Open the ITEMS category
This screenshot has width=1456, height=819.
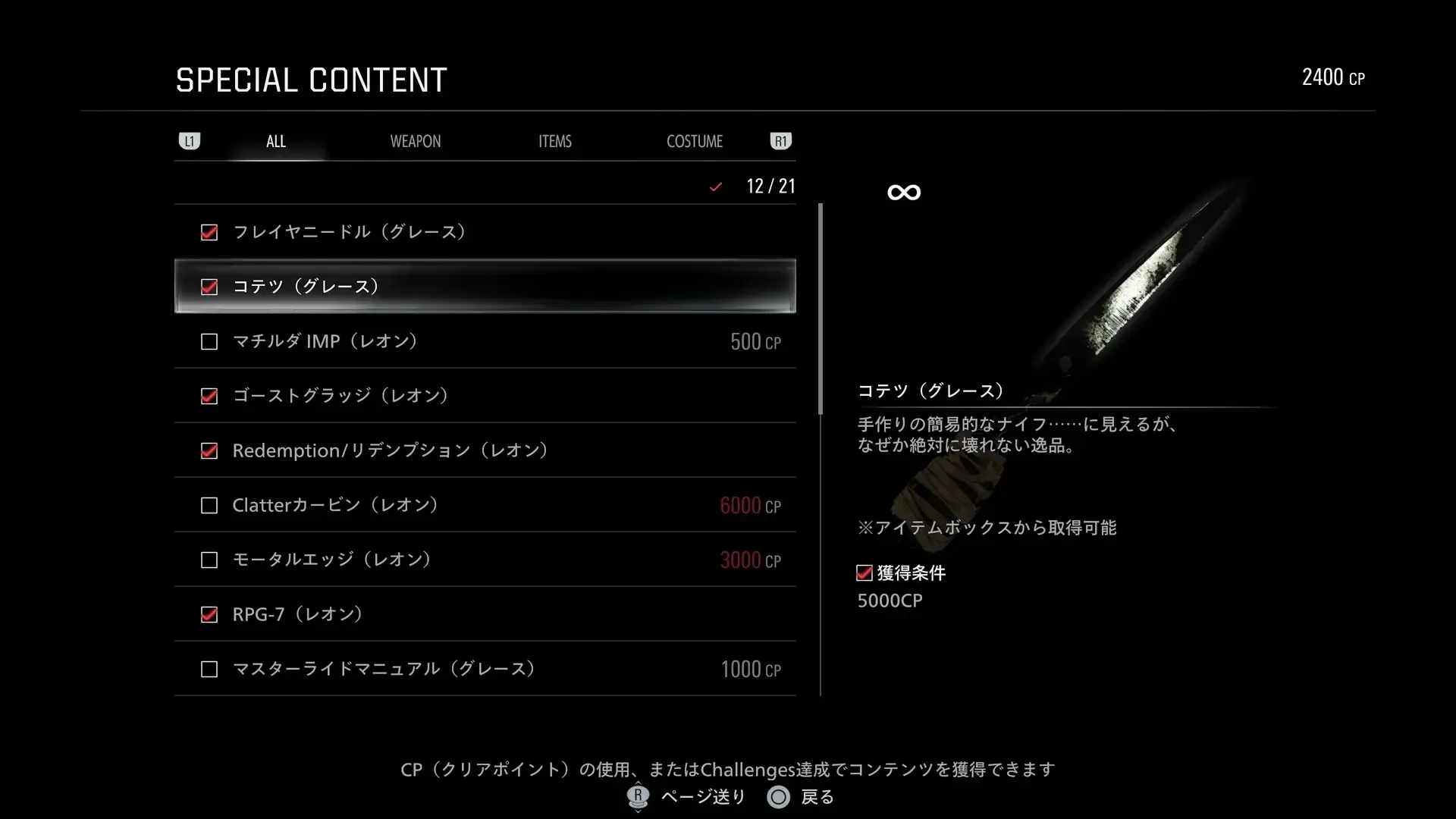pos(554,140)
